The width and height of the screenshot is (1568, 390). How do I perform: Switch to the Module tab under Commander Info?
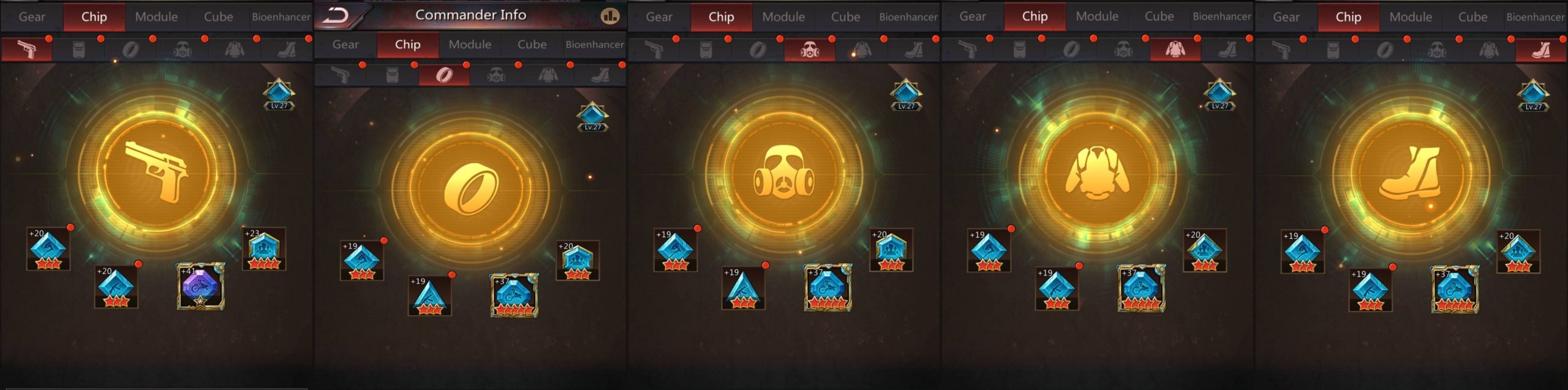470,45
